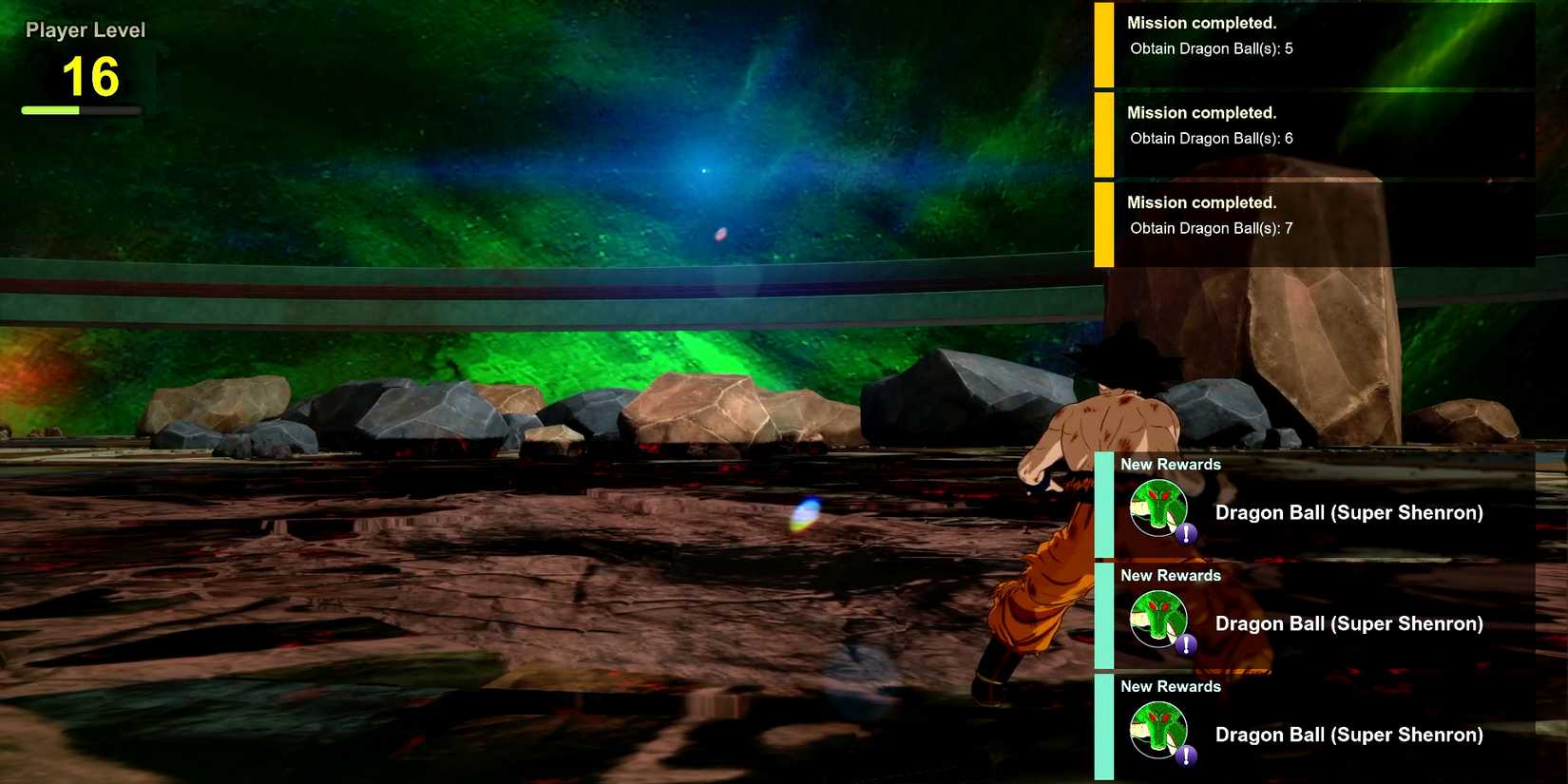The image size is (1568, 784).
Task: Click the bottom 'New Rewards' header label
Action: point(1171,685)
